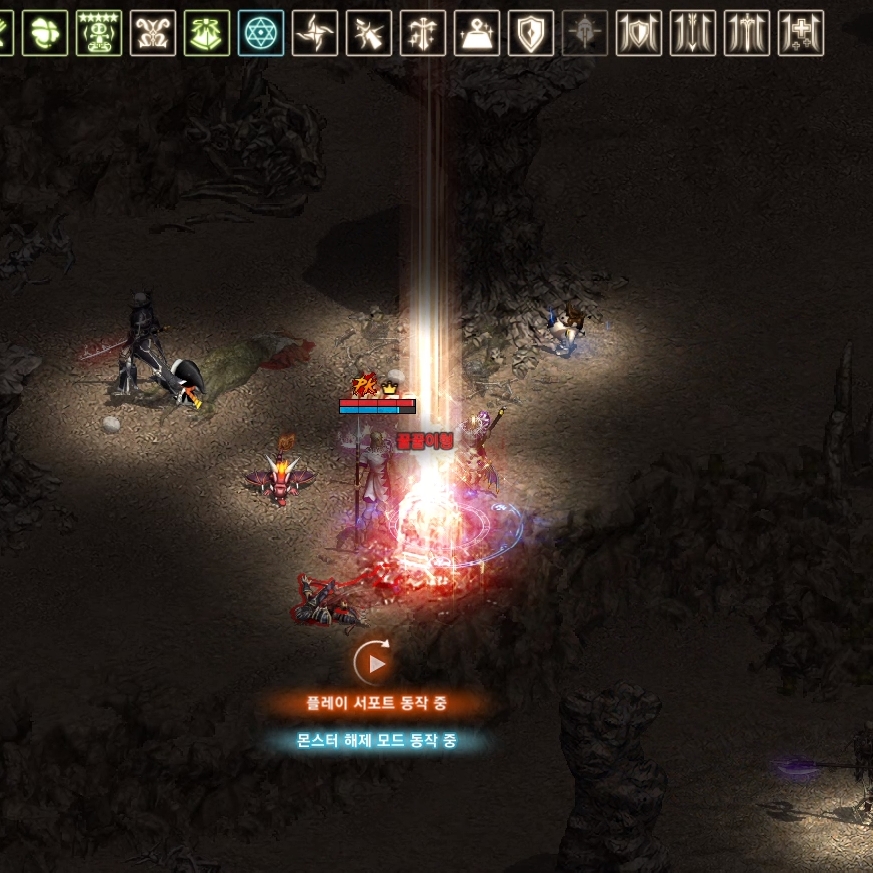Click the four-point shuriken buff icon
The height and width of the screenshot is (873, 873).
(x=315, y=33)
